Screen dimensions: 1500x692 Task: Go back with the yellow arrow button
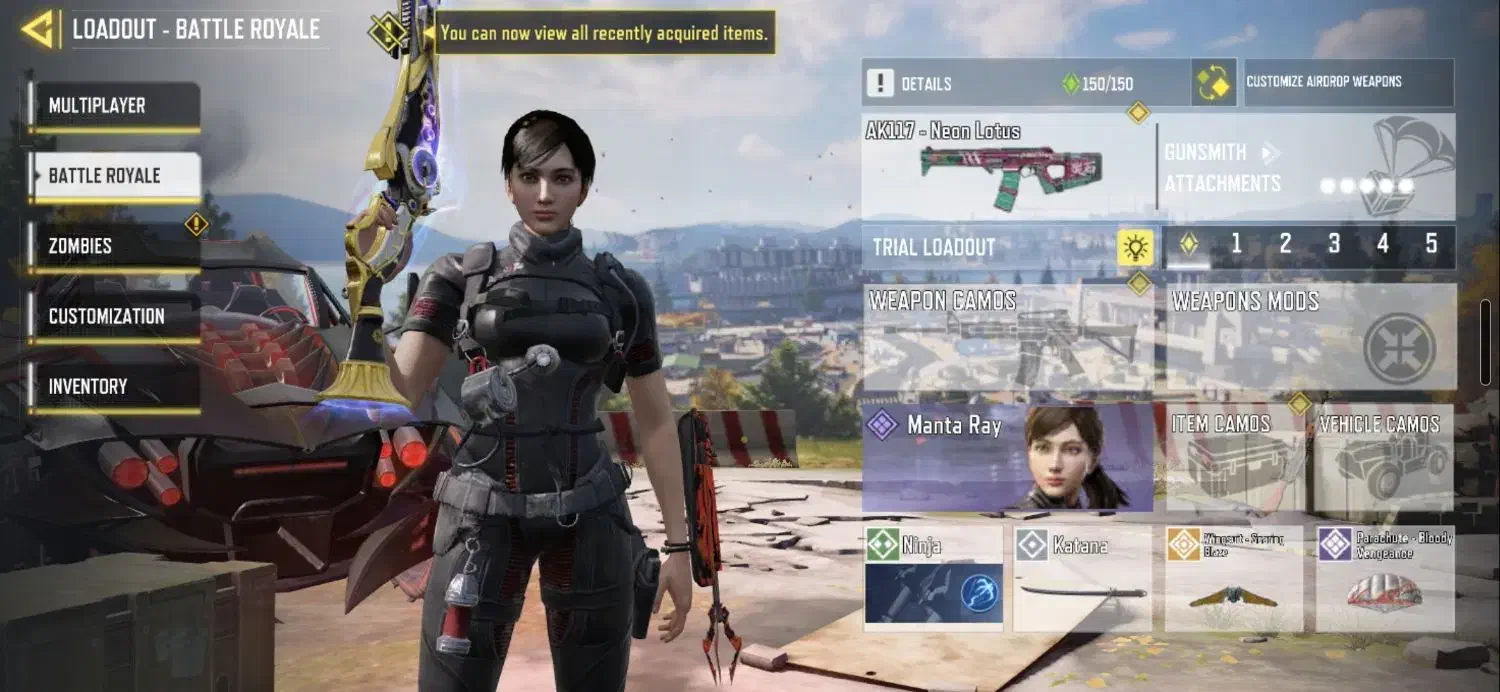coord(38,30)
